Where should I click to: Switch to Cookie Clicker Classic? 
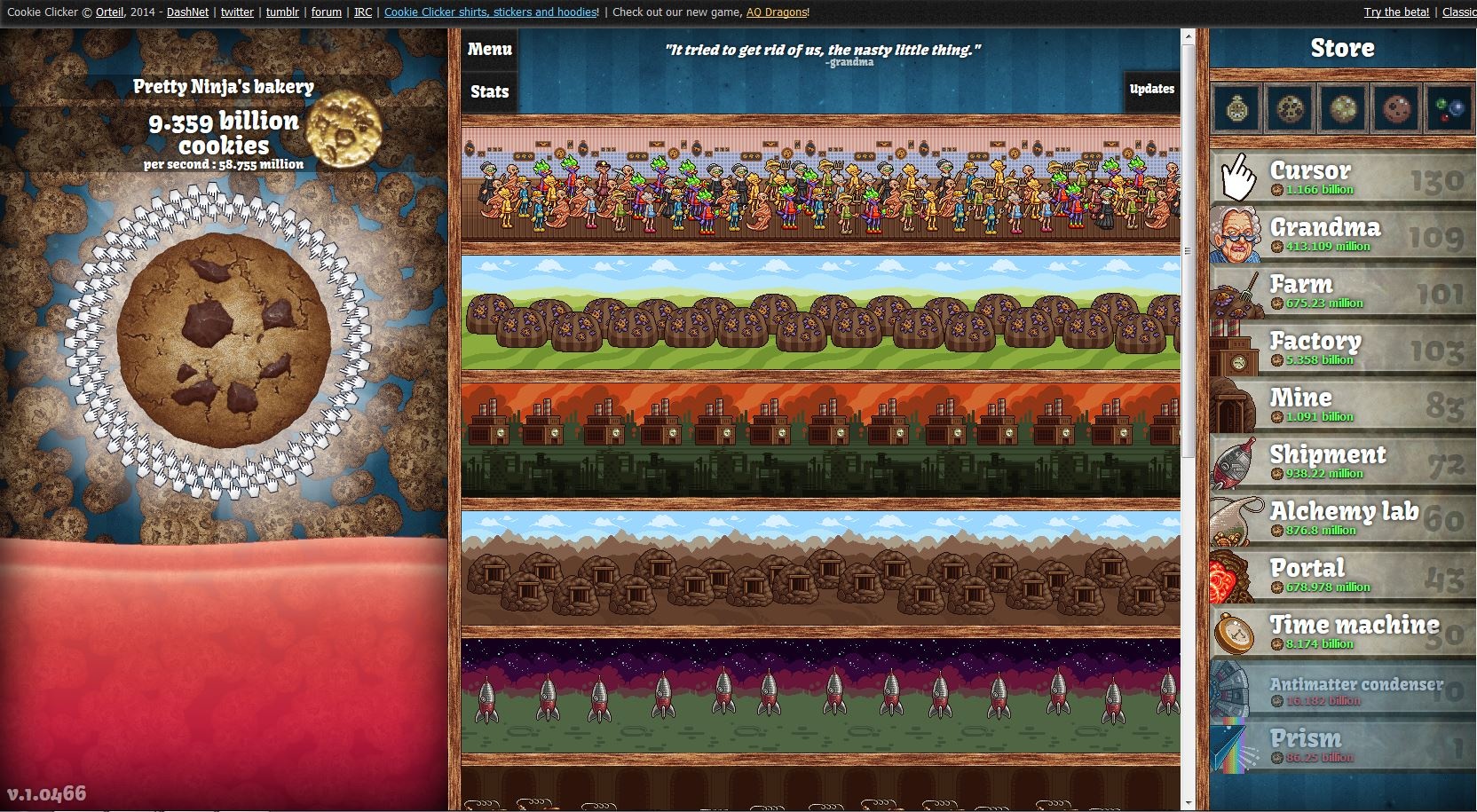coord(1460,12)
